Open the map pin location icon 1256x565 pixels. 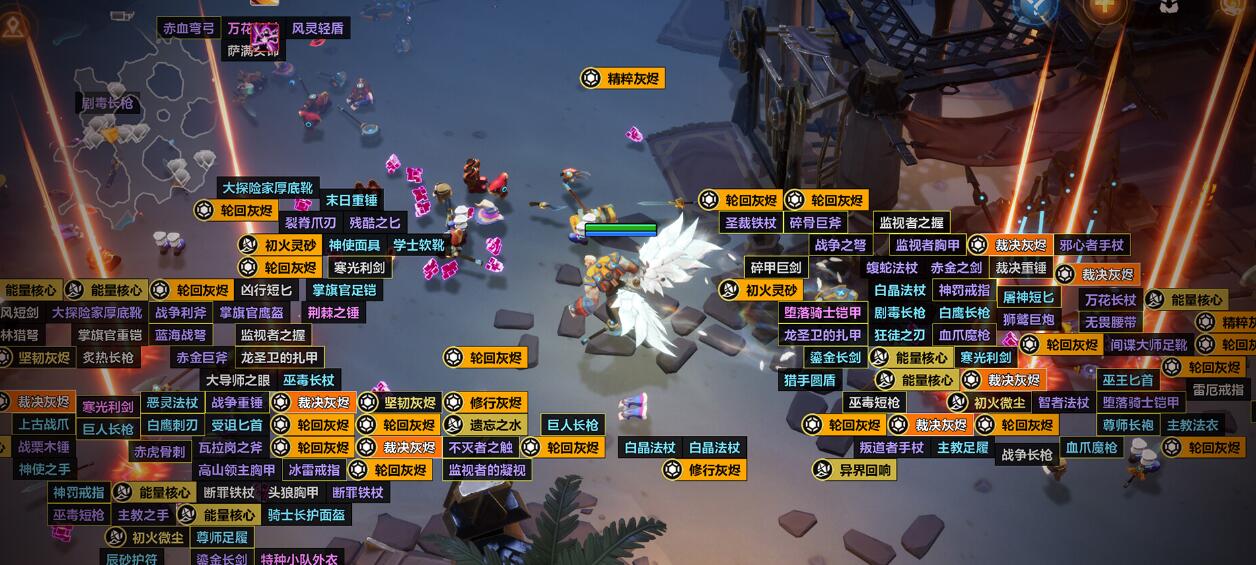[13, 27]
